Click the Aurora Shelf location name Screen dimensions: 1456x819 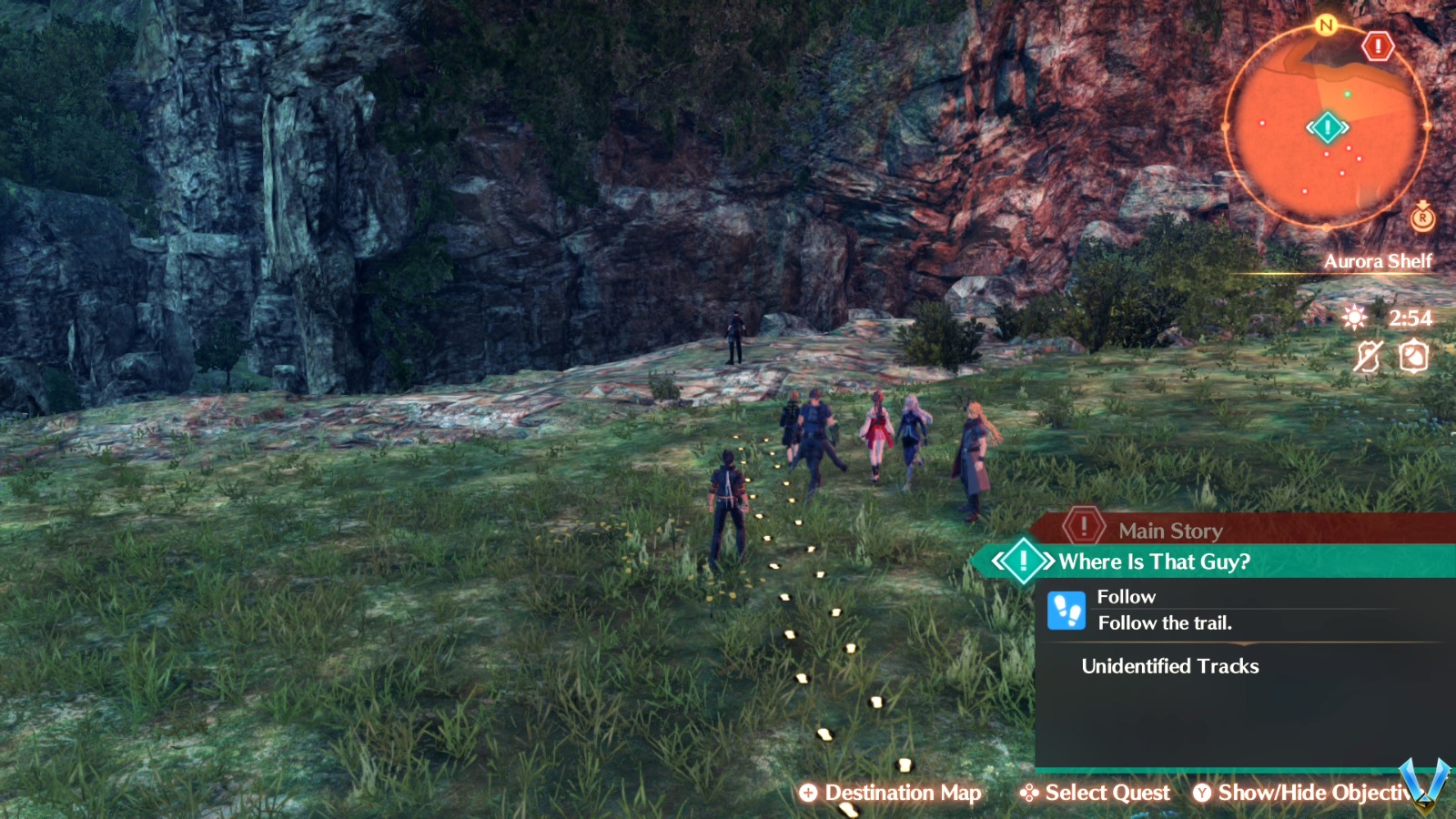[1380, 261]
